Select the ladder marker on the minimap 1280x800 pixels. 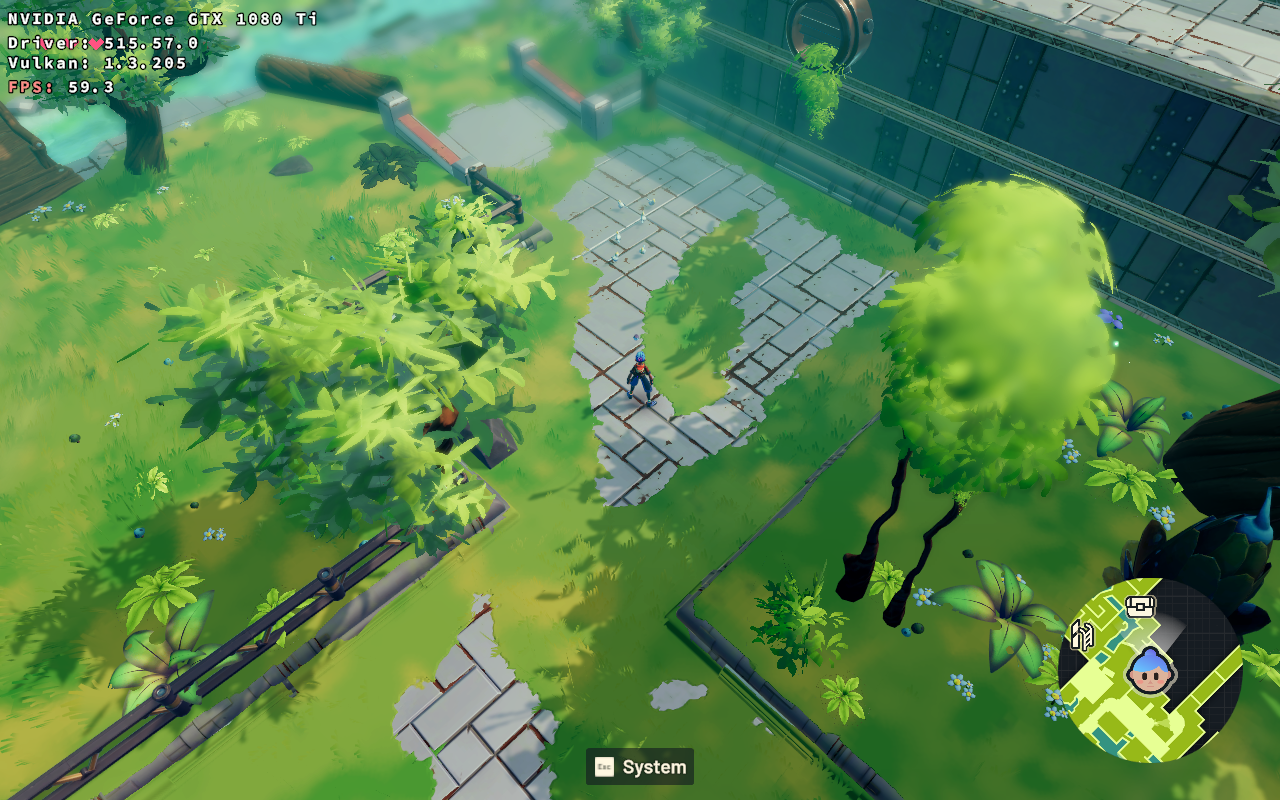tap(1080, 634)
